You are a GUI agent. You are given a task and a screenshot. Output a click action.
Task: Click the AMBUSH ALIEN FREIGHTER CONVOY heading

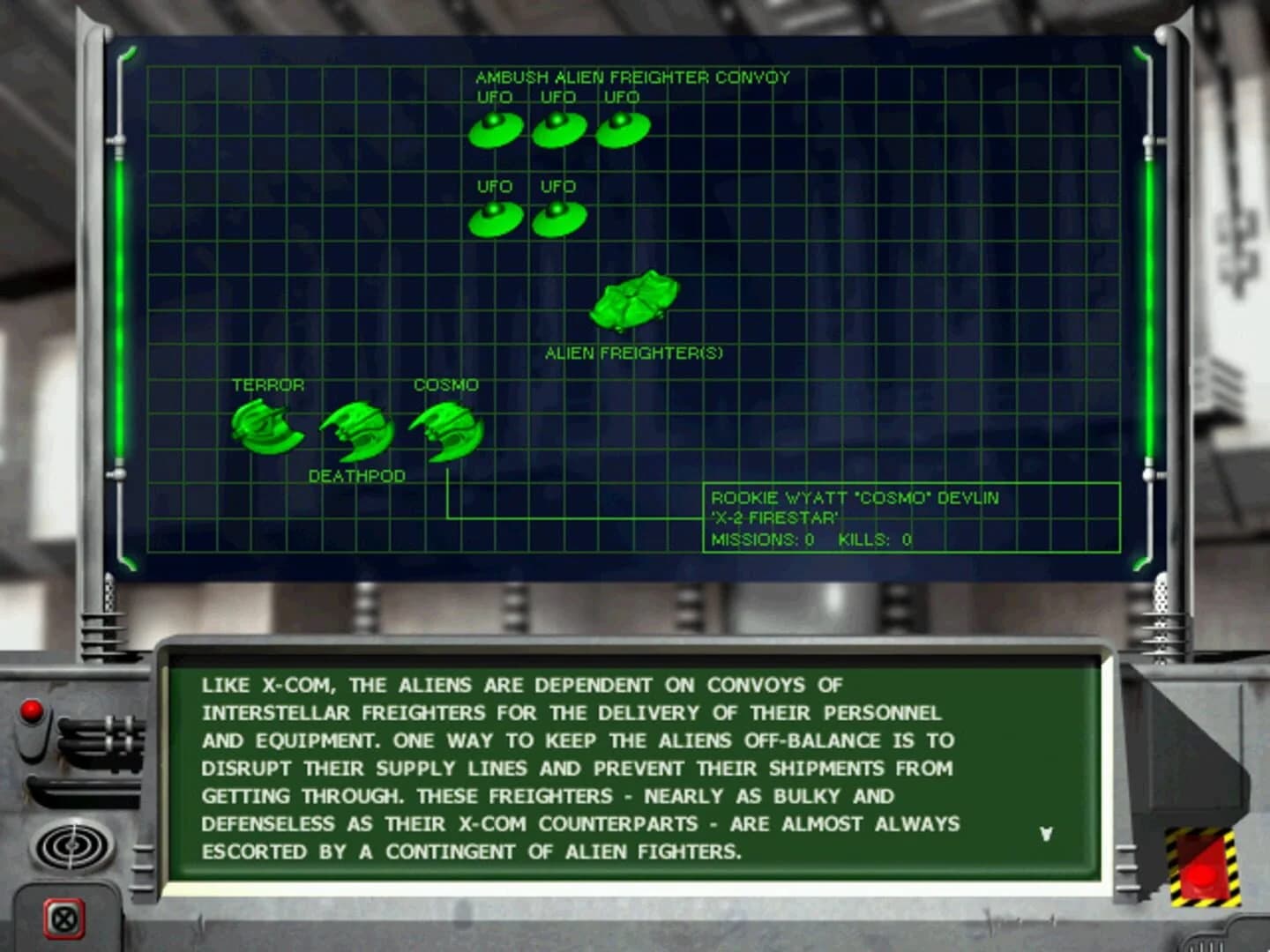(632, 77)
